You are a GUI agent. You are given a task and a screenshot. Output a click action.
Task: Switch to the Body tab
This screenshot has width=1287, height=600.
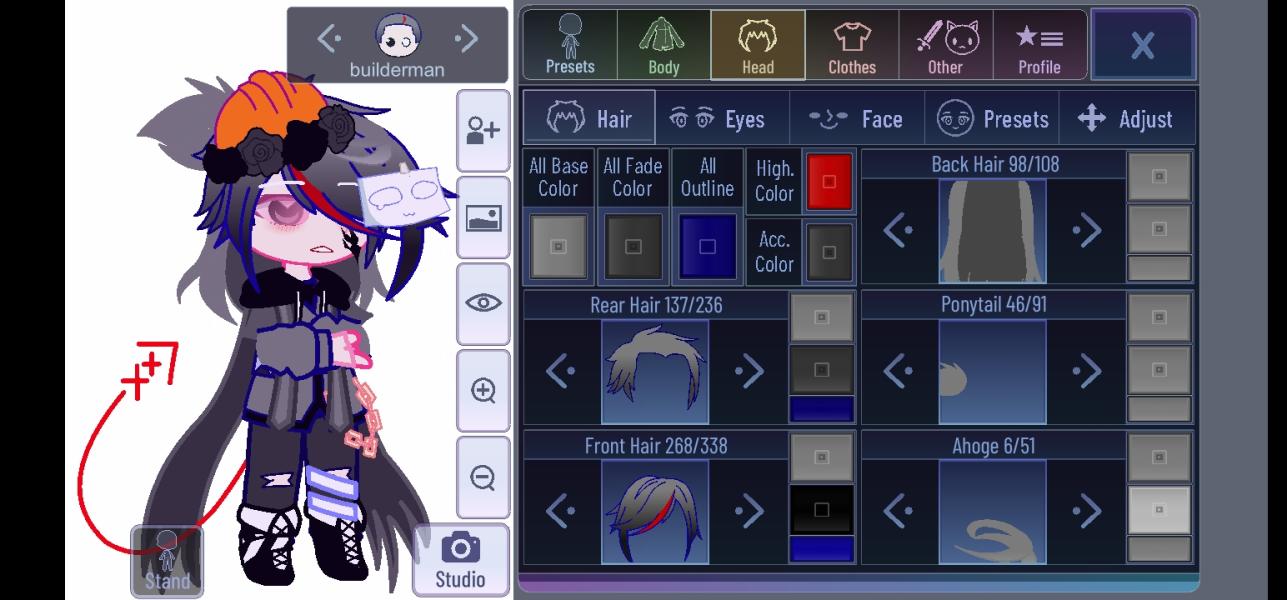(663, 45)
